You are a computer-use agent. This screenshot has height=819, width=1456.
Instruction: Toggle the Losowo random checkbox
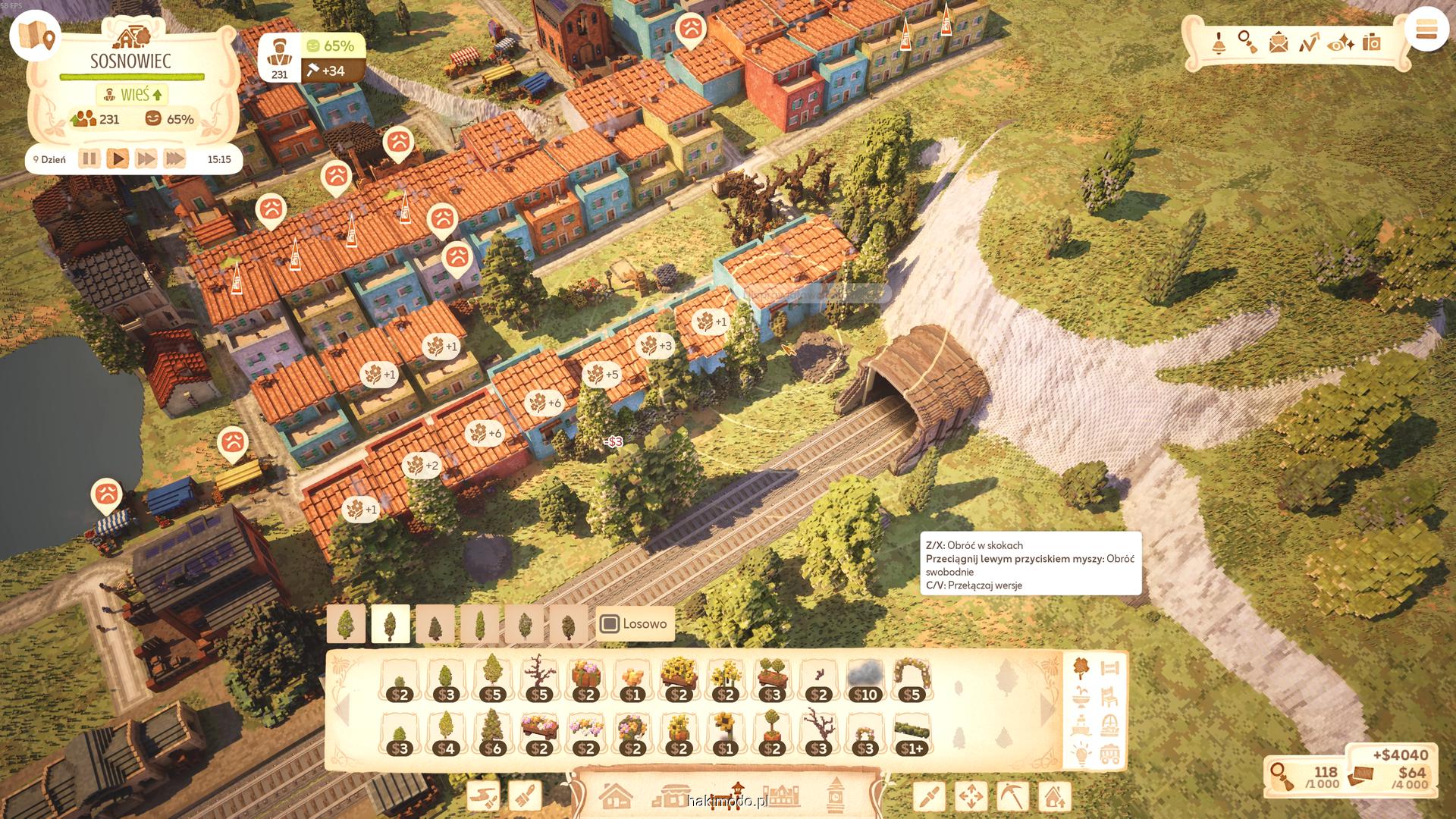click(x=609, y=624)
